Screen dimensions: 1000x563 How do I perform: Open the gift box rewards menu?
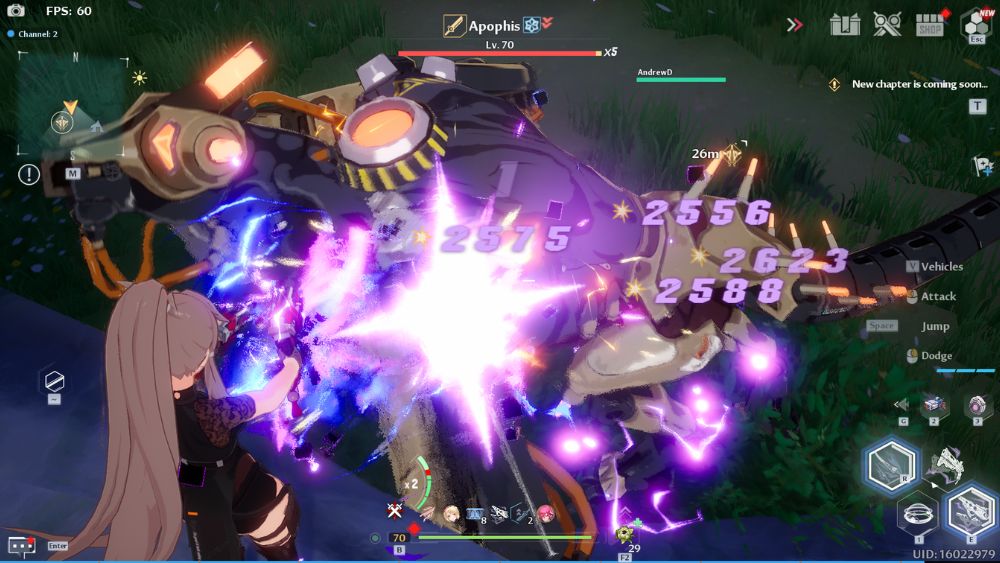tap(845, 24)
